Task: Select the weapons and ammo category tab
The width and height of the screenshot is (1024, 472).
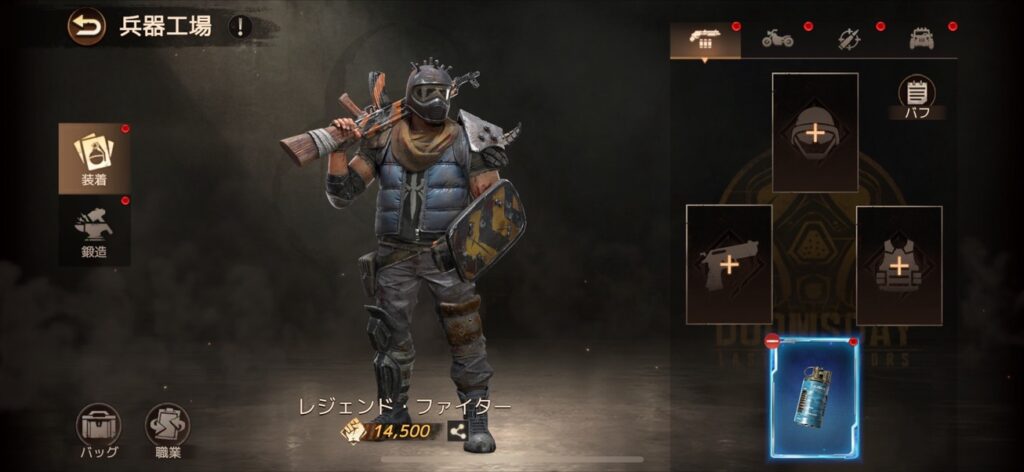Action: pos(705,40)
